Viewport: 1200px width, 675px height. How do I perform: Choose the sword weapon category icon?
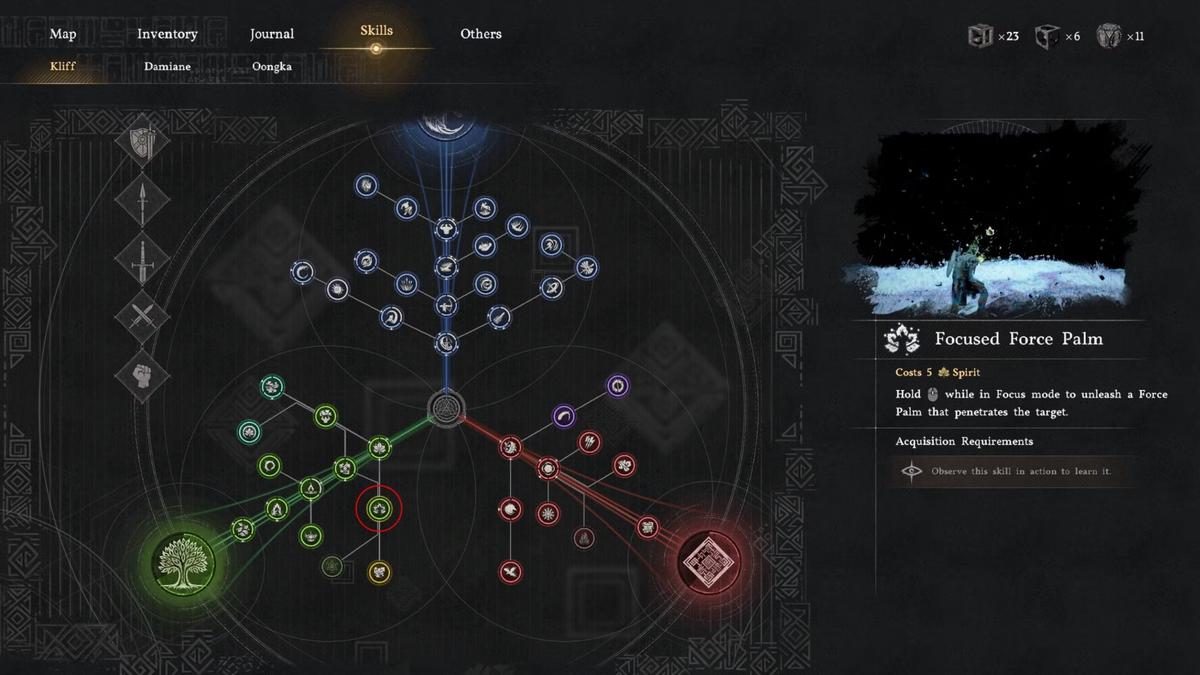tap(142, 259)
